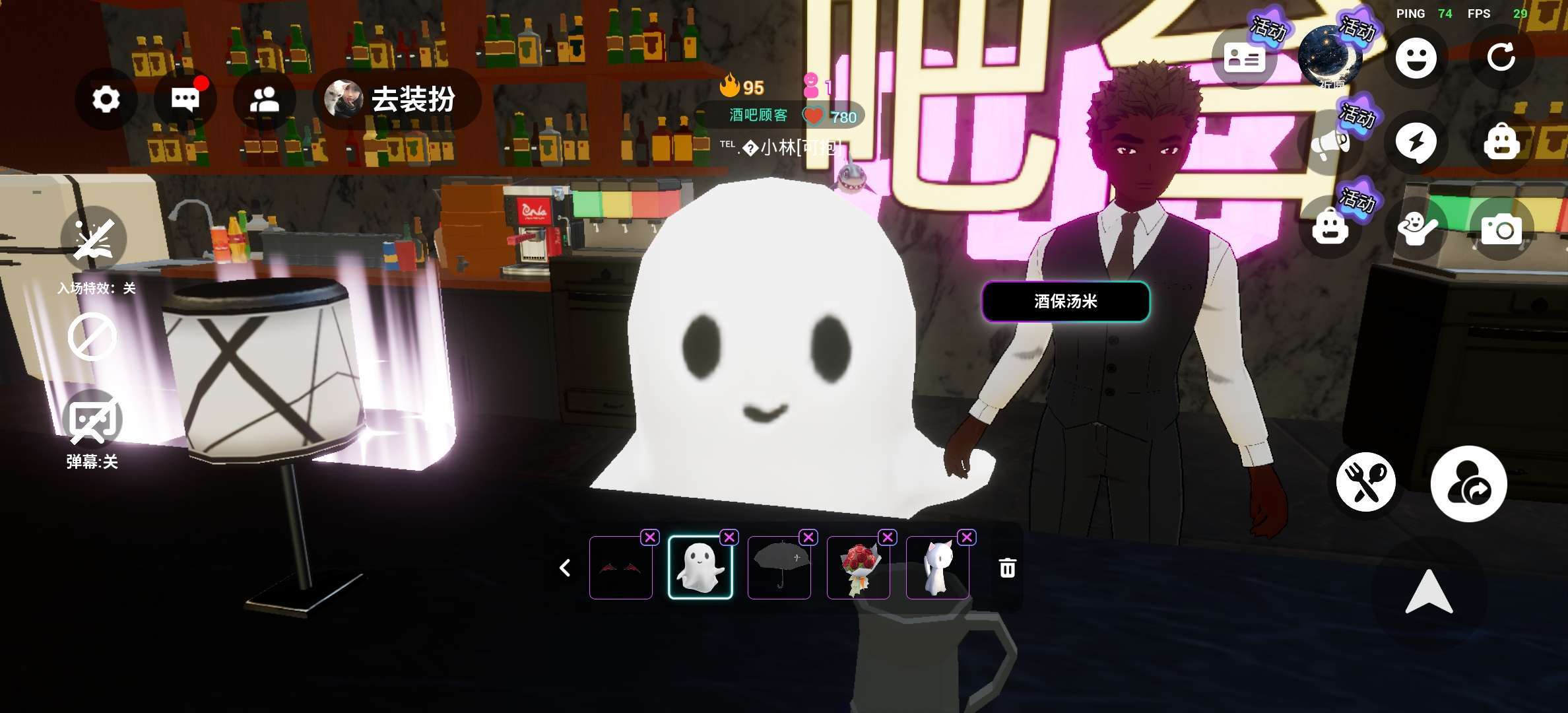Open the gear settings menu
Image resolution: width=1568 pixels, height=713 pixels.
tap(106, 100)
